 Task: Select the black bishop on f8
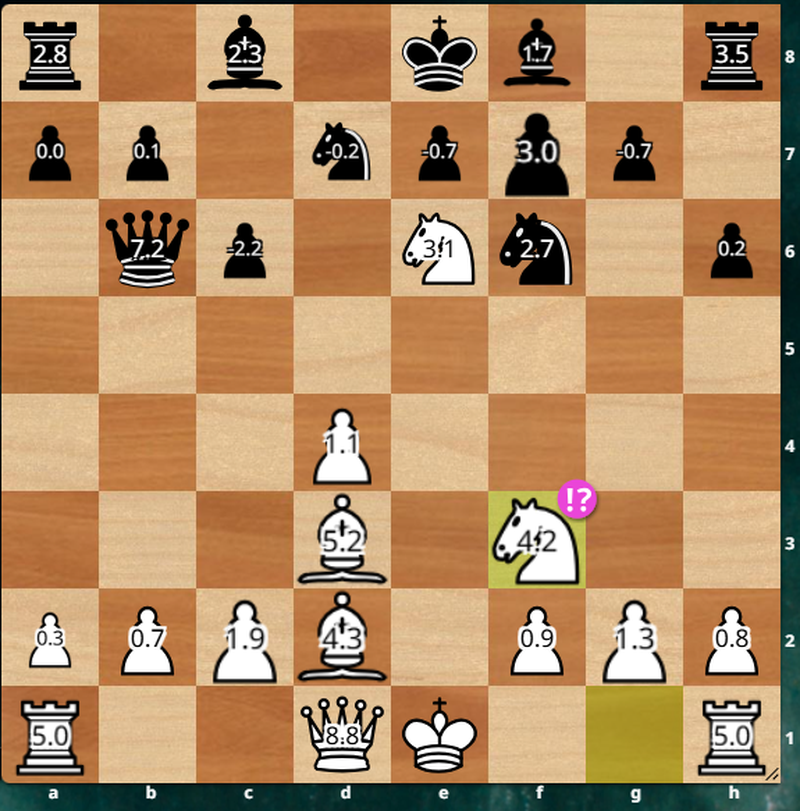[x=537, y=50]
